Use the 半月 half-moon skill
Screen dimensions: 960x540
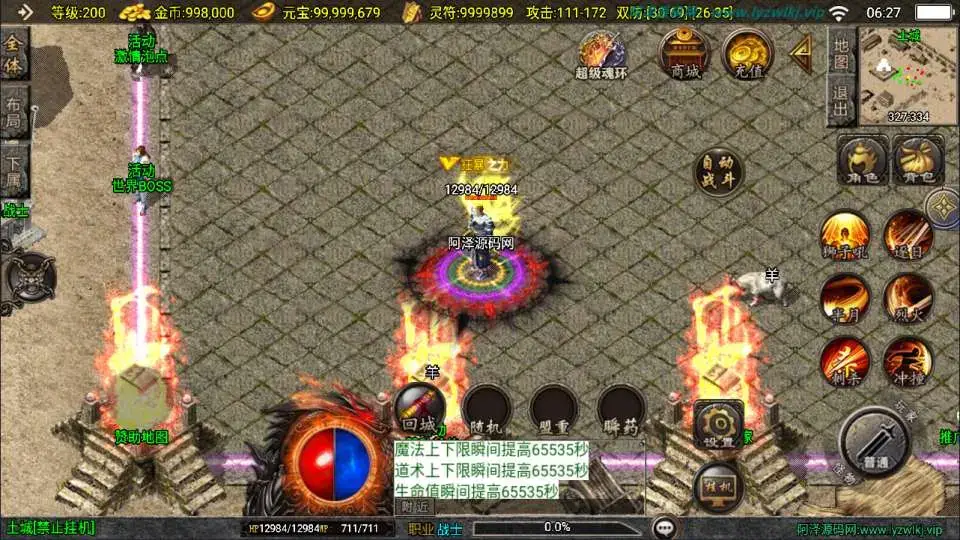point(844,298)
